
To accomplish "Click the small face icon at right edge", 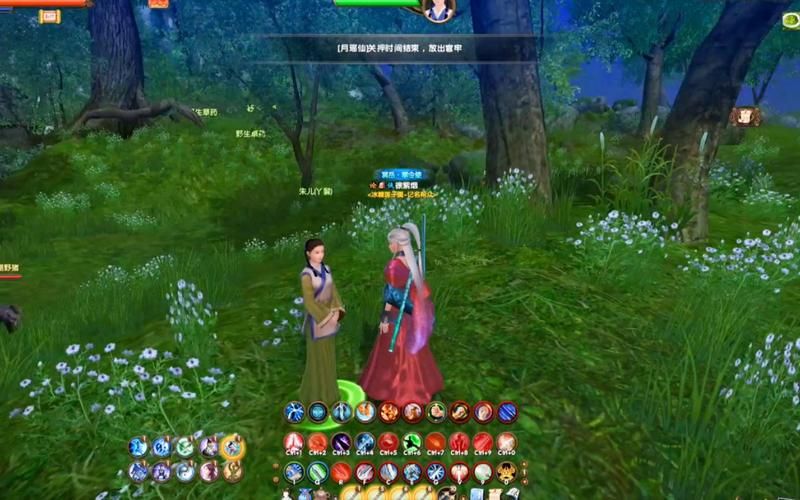I will point(744,116).
